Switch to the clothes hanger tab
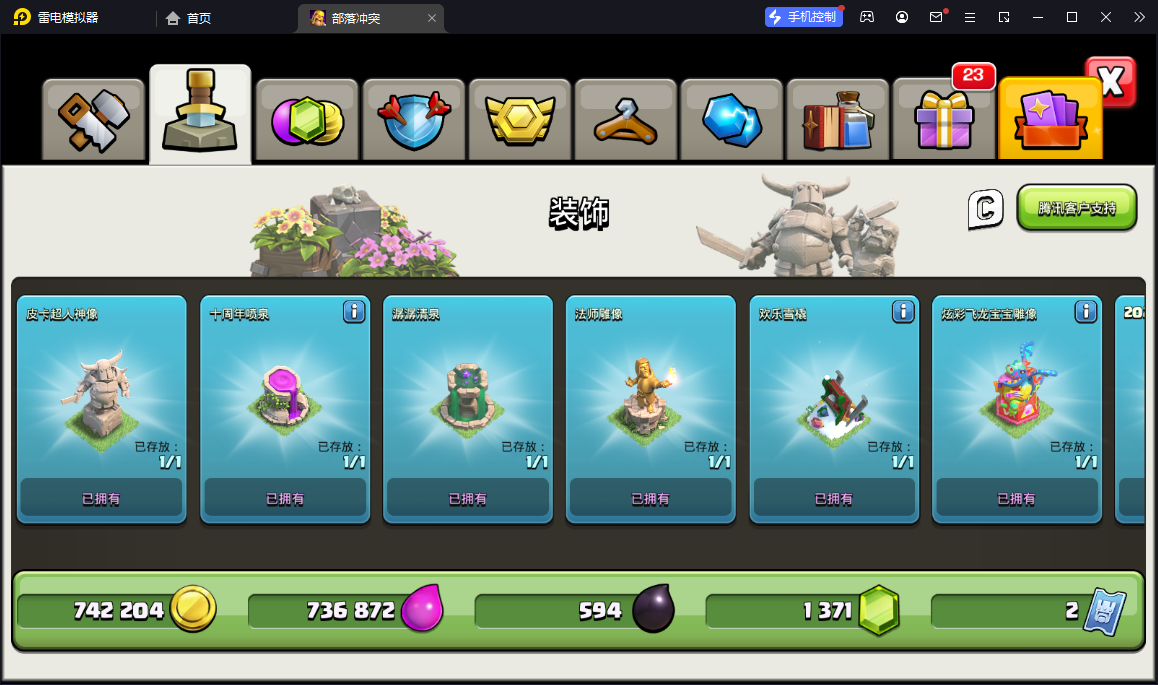Image resolution: width=1158 pixels, height=685 pixels. click(x=625, y=119)
